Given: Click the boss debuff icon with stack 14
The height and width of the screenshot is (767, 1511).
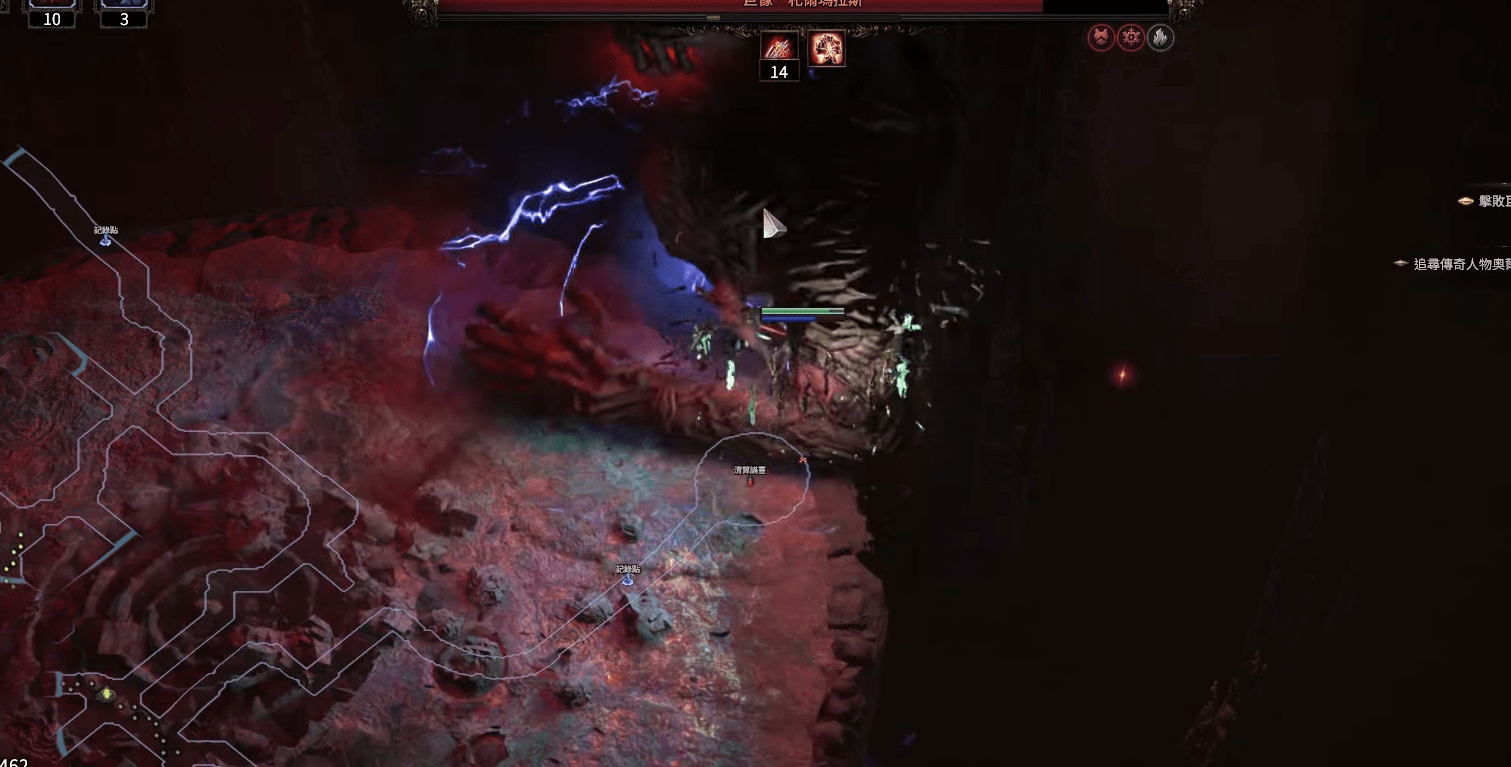Looking at the screenshot, I should [779, 46].
